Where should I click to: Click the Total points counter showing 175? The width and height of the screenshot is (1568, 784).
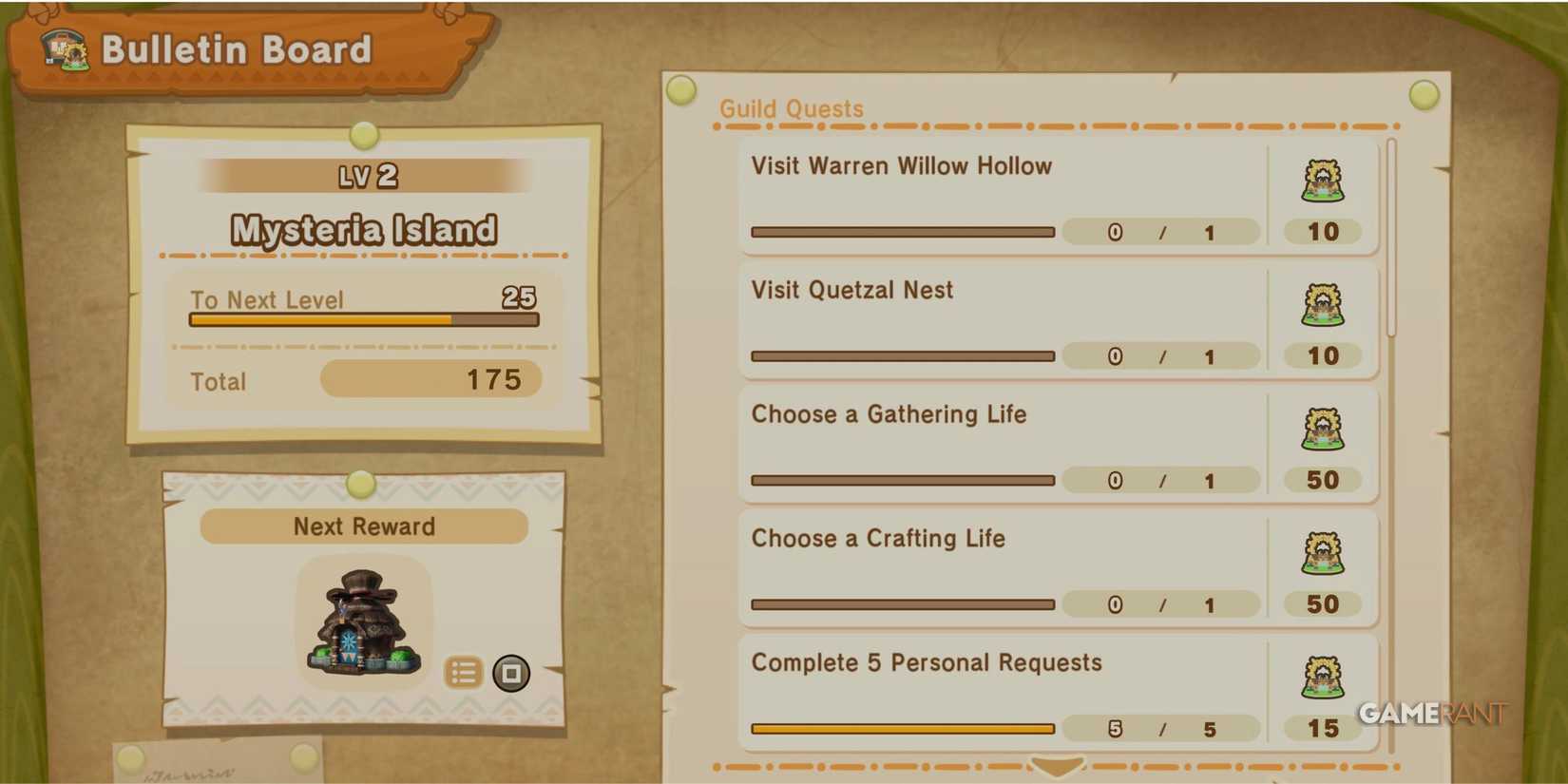tap(430, 378)
